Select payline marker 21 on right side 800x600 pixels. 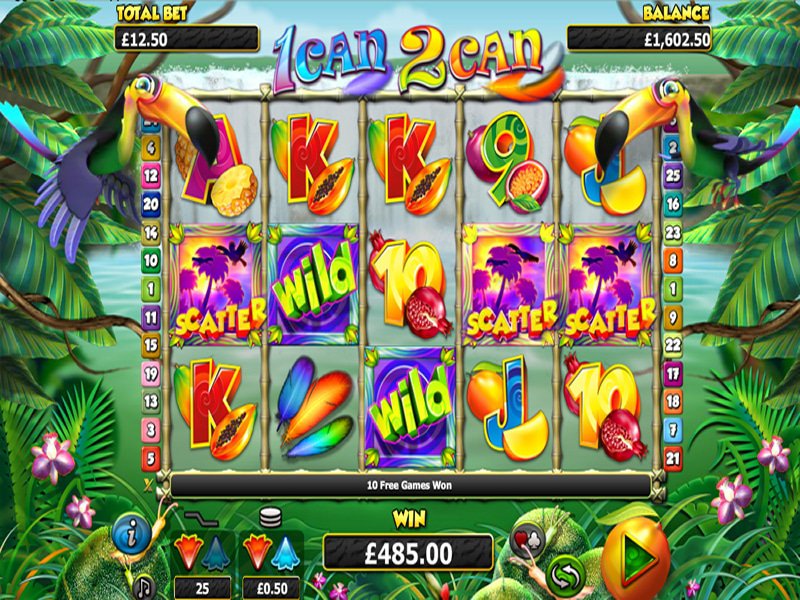coord(672,457)
